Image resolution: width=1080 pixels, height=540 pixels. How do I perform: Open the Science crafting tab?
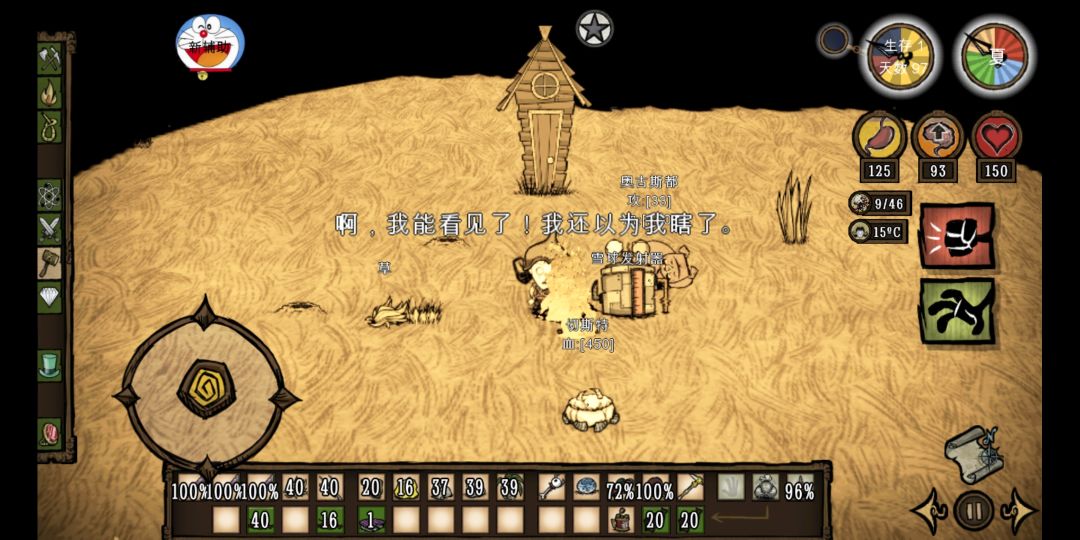tap(50, 194)
